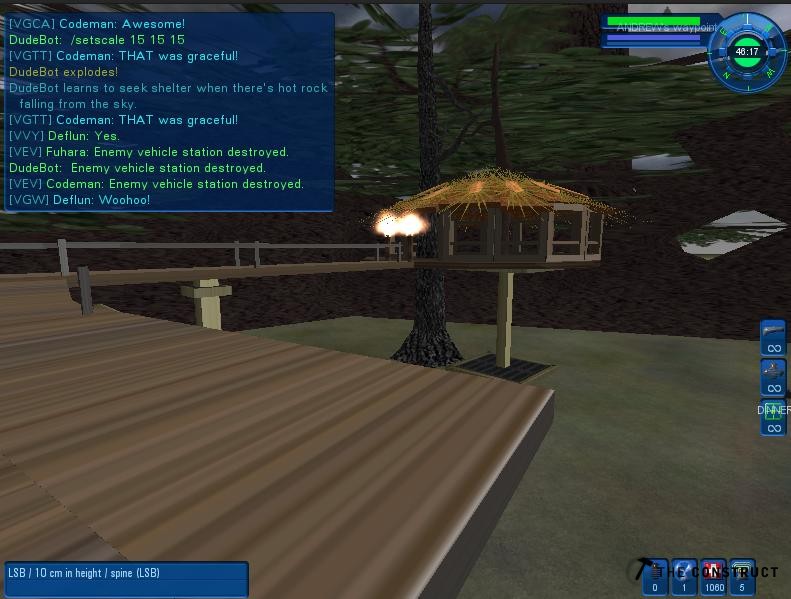Click the chat message window
The width and height of the screenshot is (791, 599).
click(168, 112)
